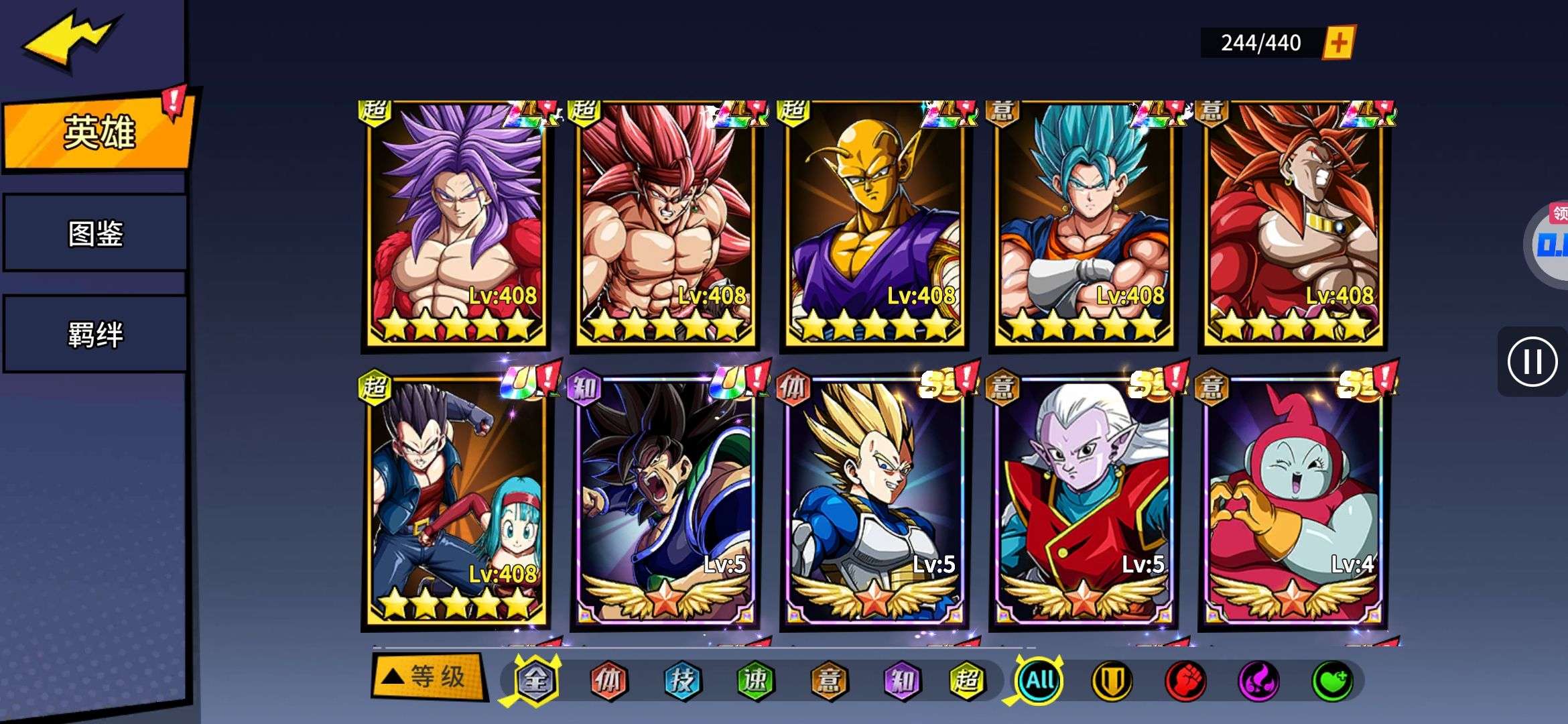This screenshot has height=724, width=1568.
Task: Open the 图鉴 collection tab
Action: click(x=95, y=233)
